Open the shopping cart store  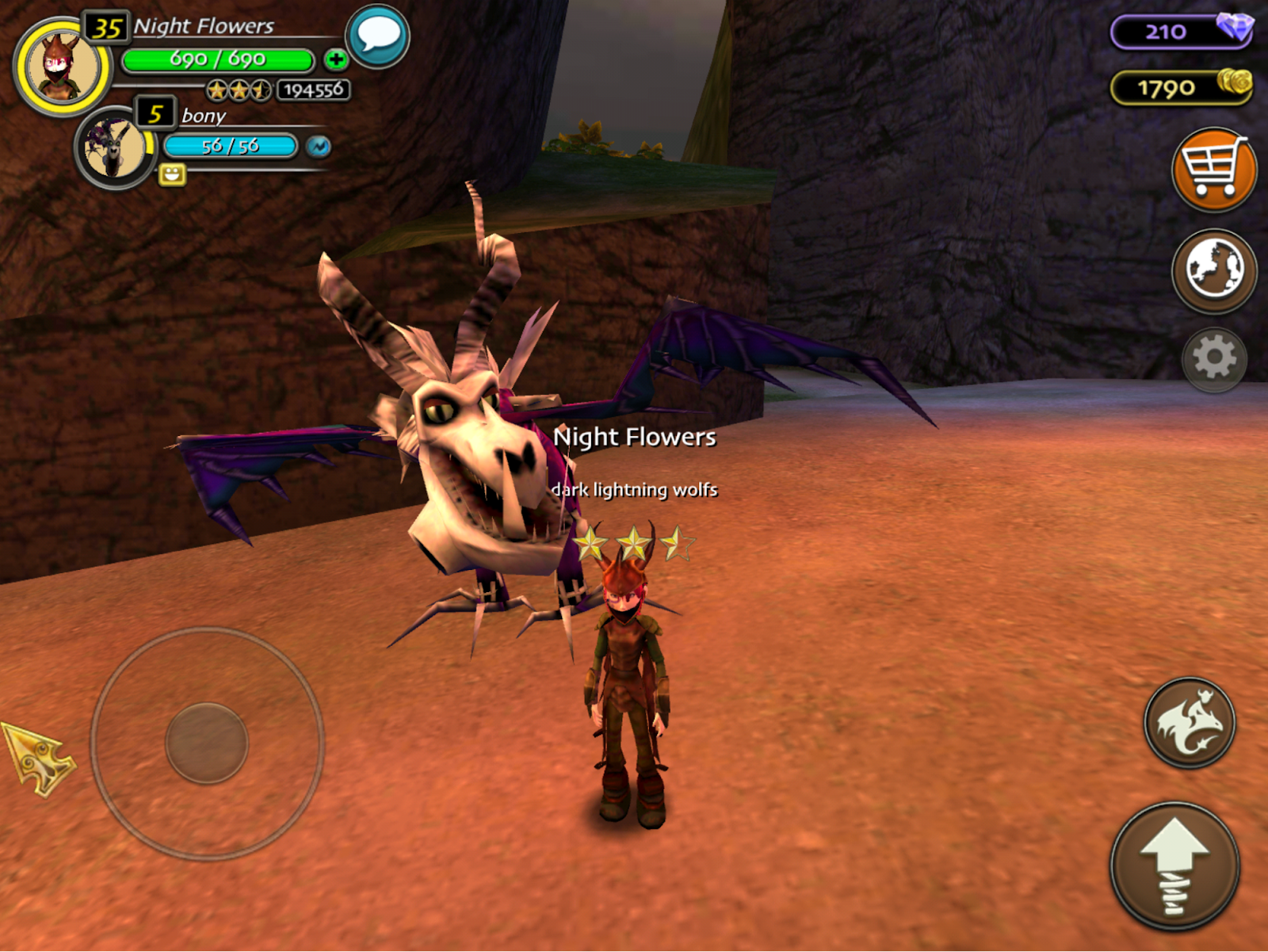(x=1213, y=170)
